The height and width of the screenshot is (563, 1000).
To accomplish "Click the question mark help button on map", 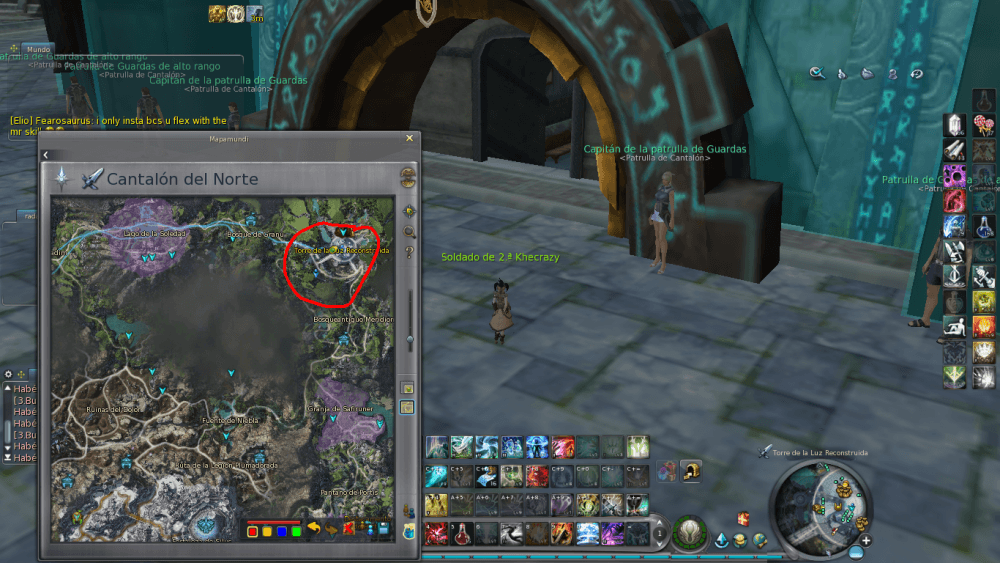I will (x=409, y=252).
